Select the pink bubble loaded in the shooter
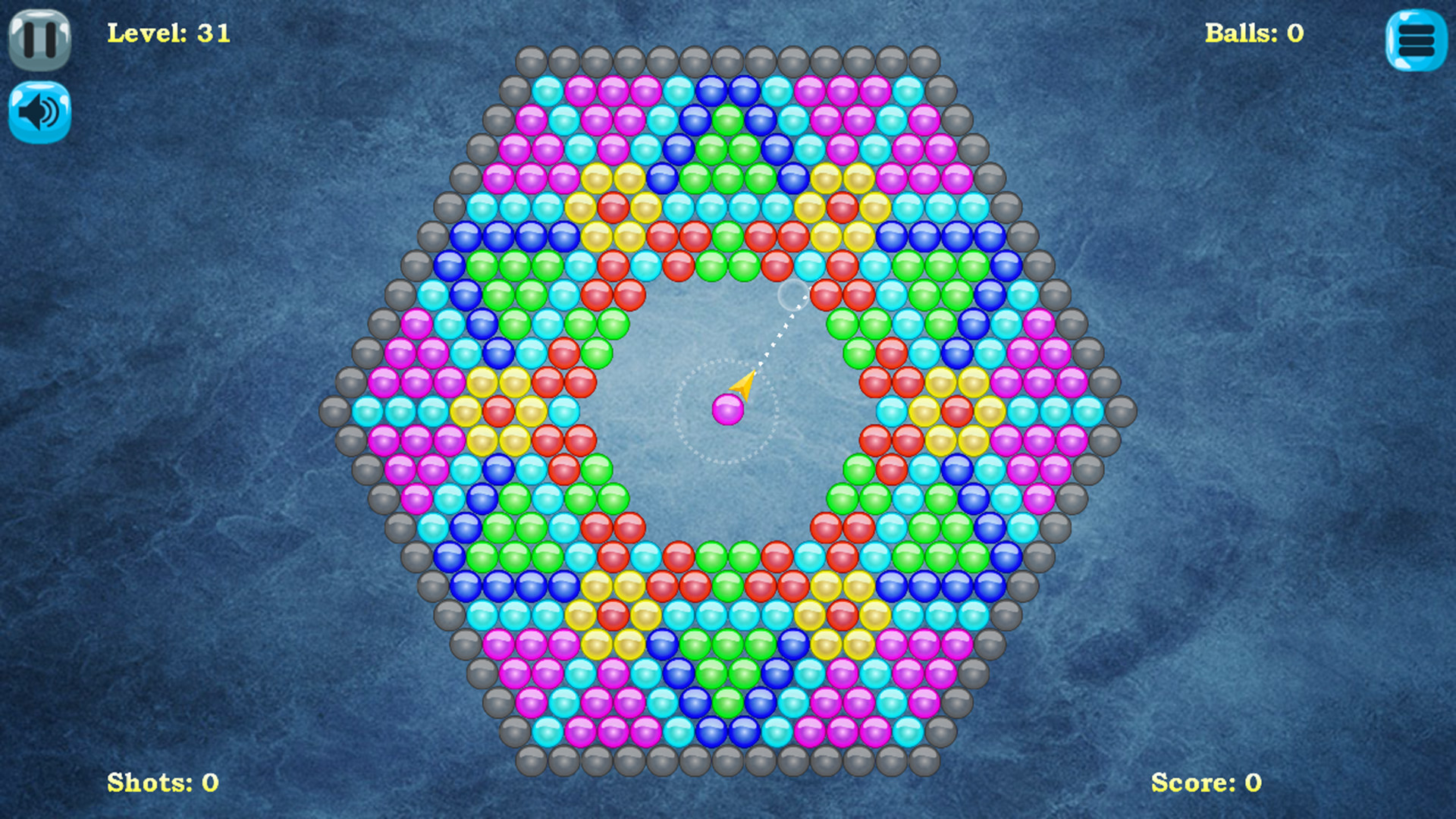This screenshot has height=819, width=1456. (x=726, y=409)
